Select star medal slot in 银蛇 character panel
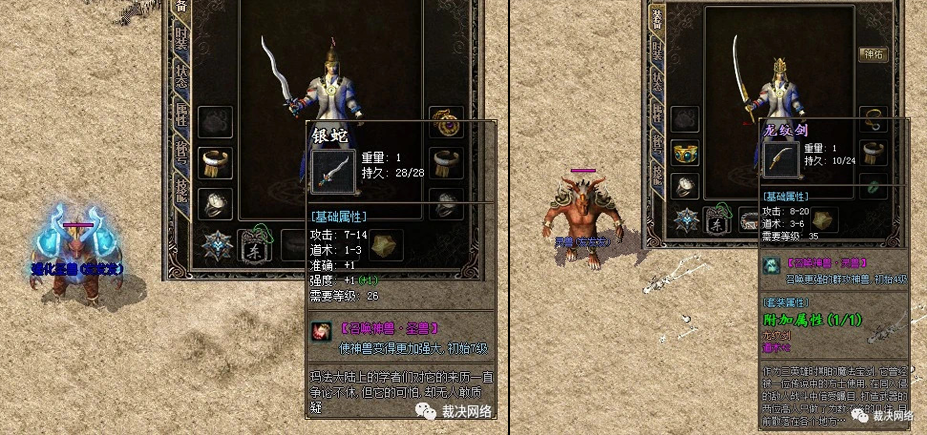Viewport: 927px width, 435px height. point(215,244)
